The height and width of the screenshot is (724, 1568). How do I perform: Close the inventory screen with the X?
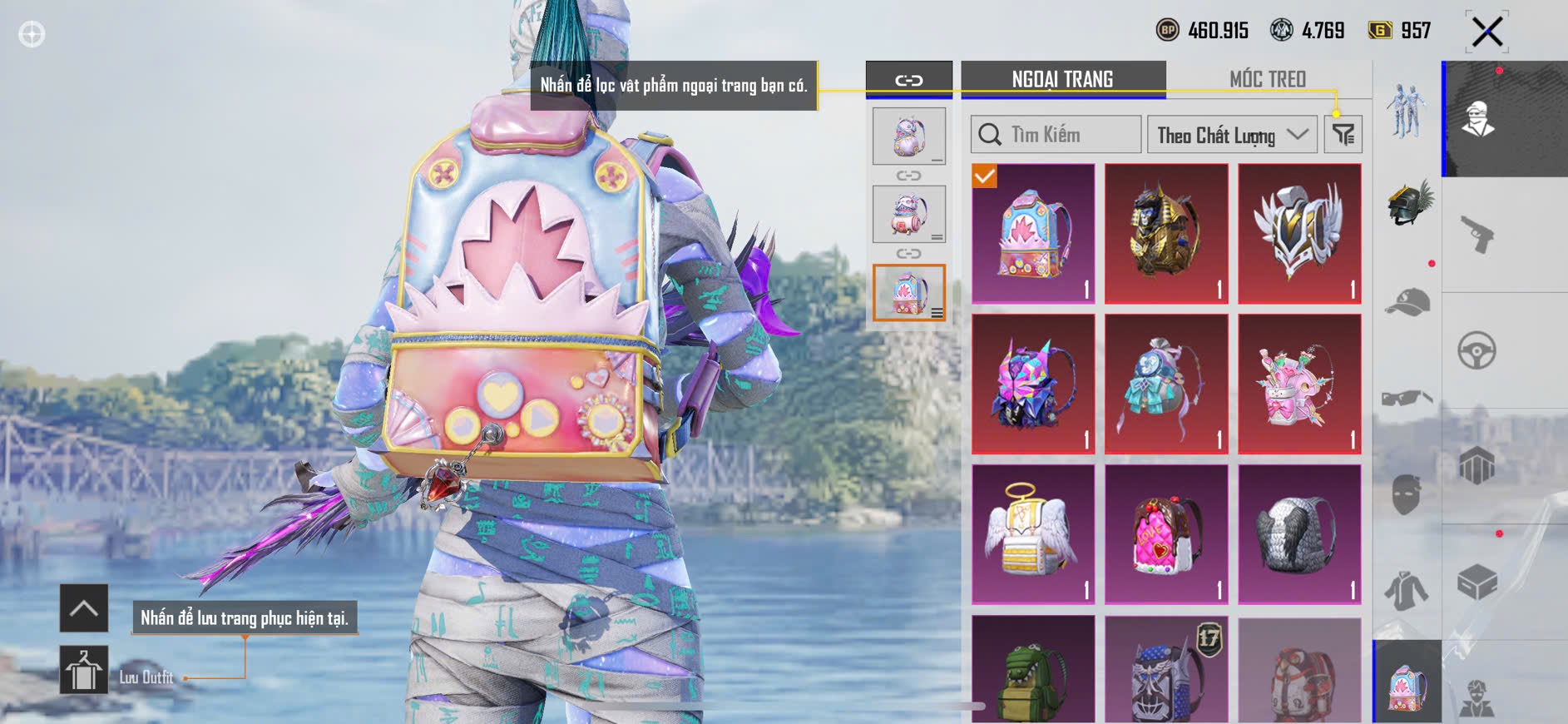click(x=1486, y=33)
